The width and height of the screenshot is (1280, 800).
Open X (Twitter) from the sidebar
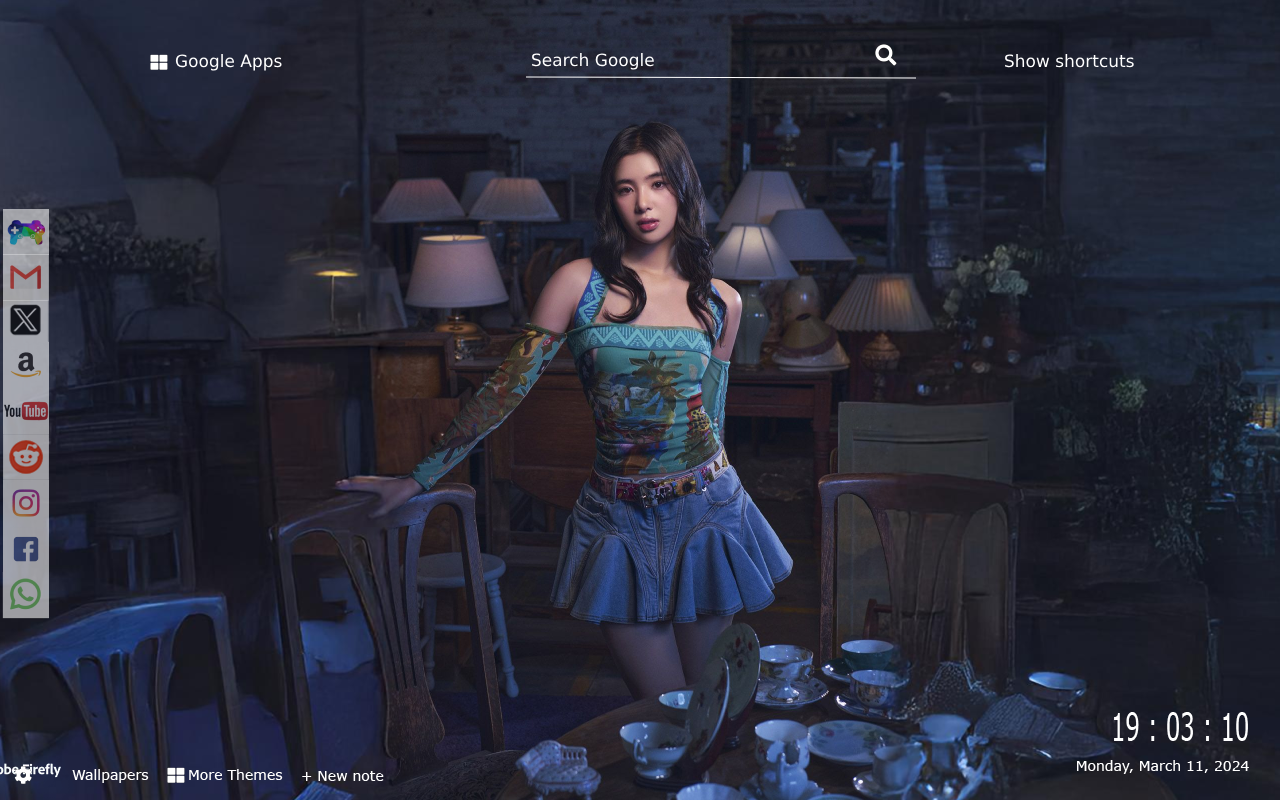pos(25,319)
